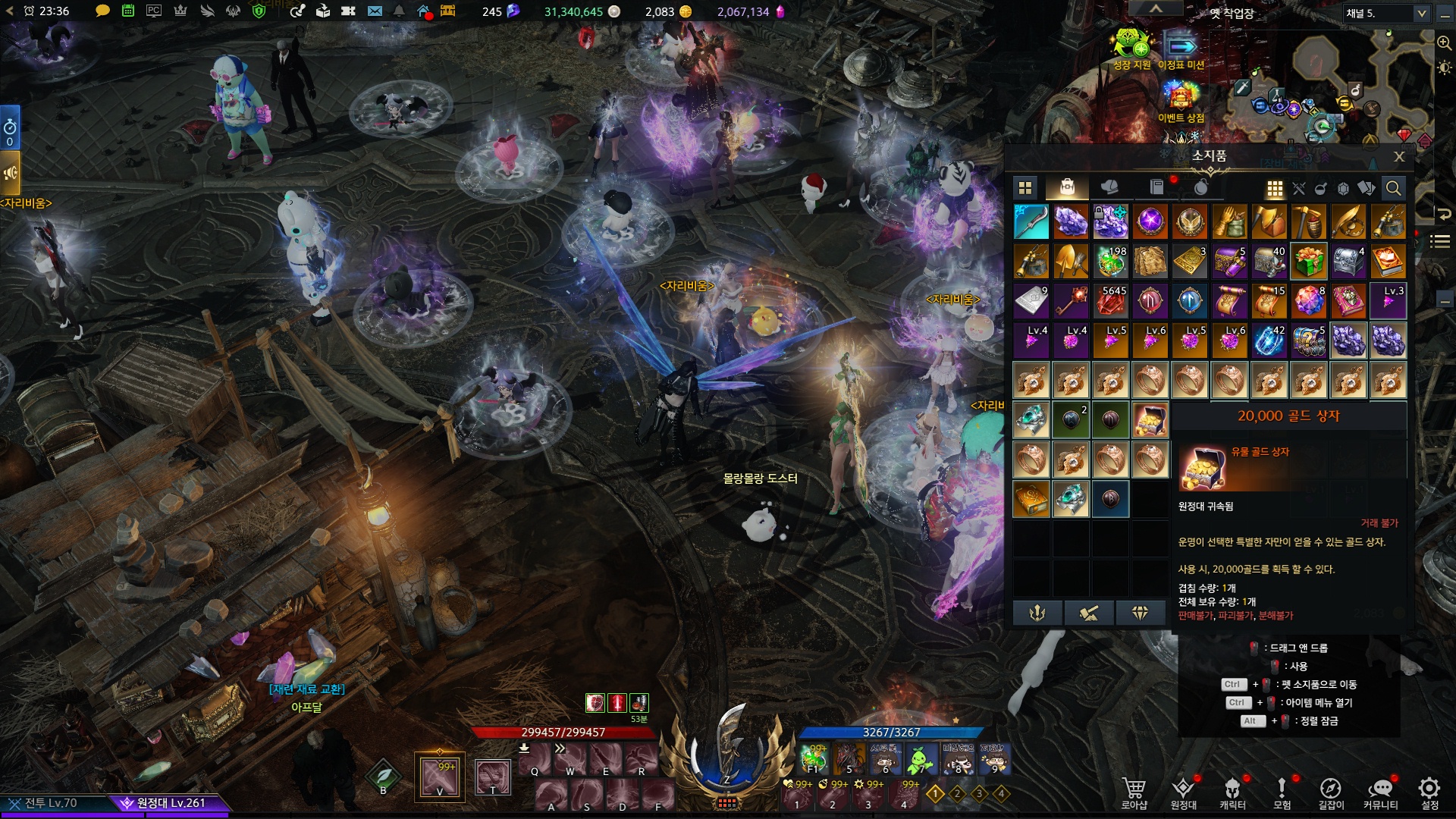Viewport: 1456px width, 819px height.
Task: Open the mail envelope icon
Action: click(375, 11)
